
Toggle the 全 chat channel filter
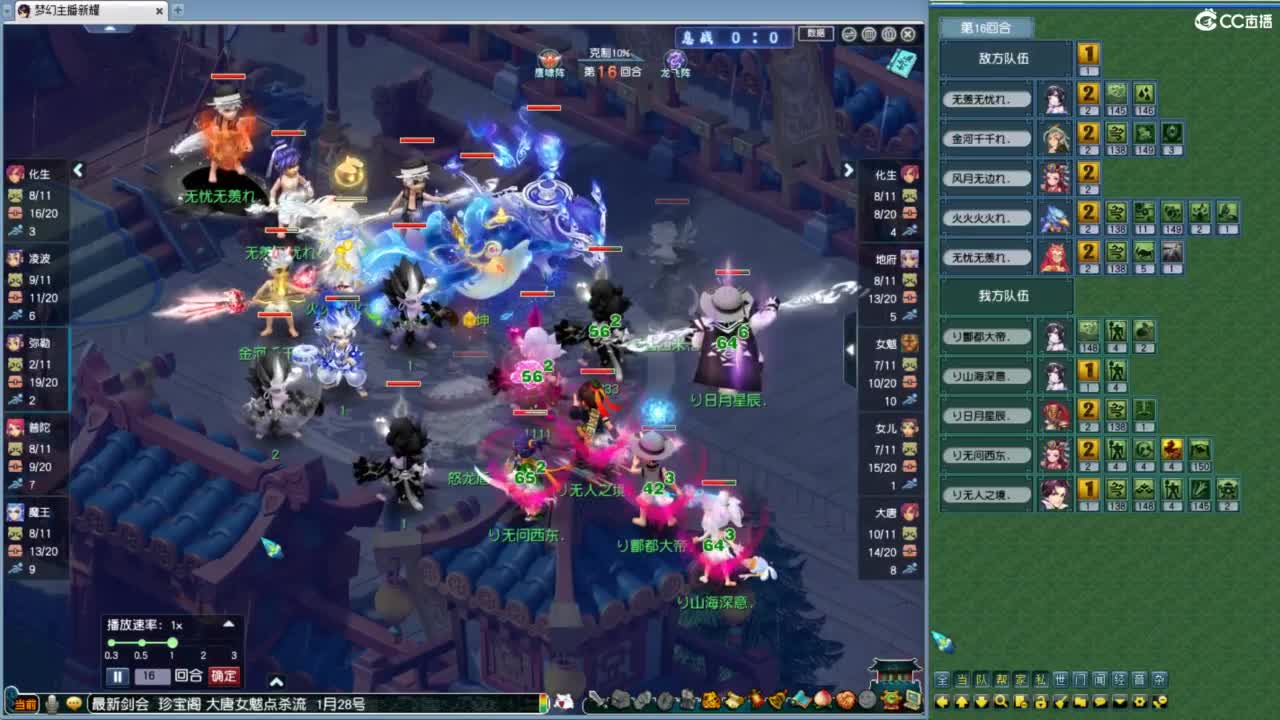coord(942,679)
